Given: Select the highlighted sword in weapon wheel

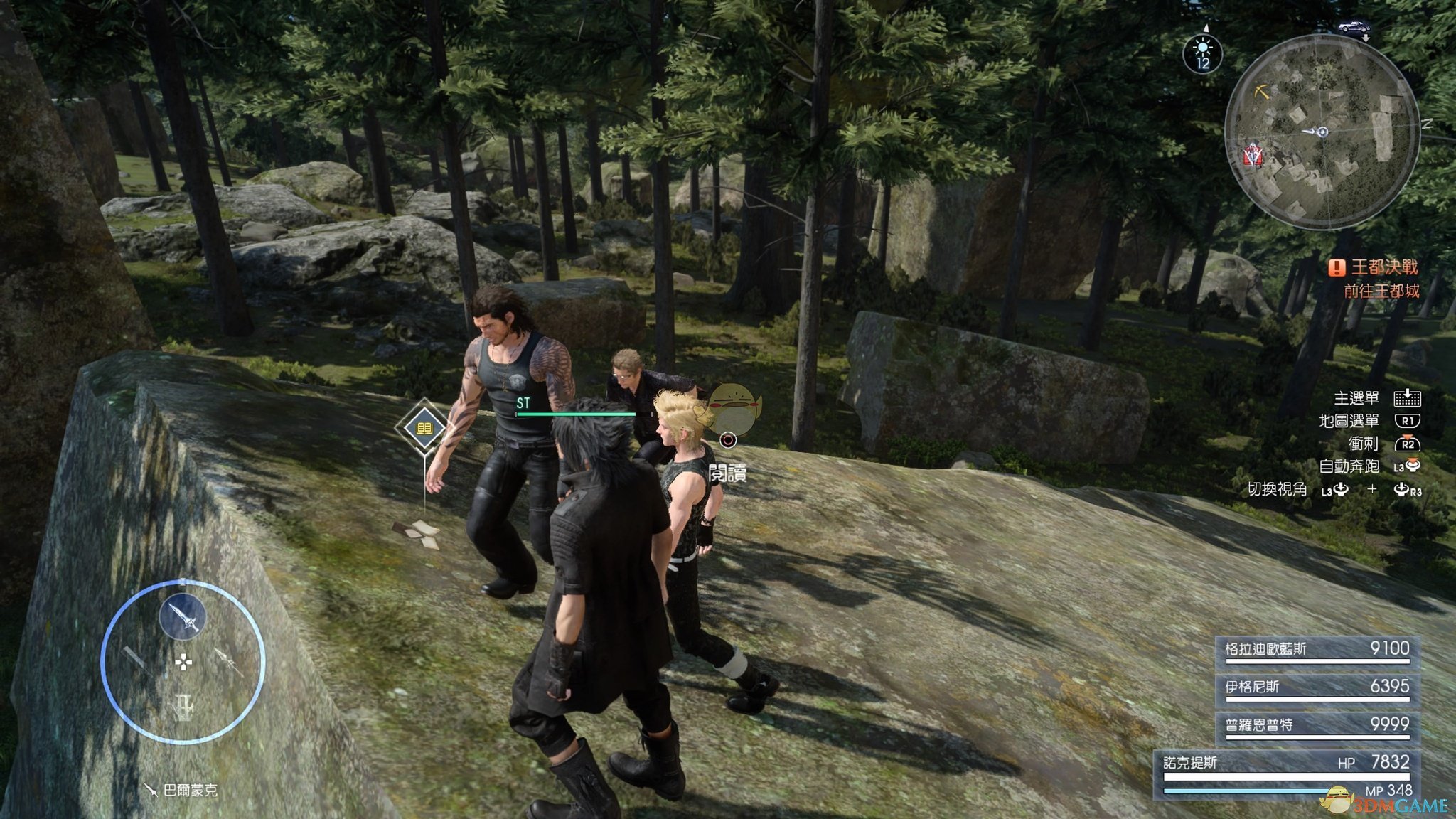Looking at the screenshot, I should coord(183,617).
